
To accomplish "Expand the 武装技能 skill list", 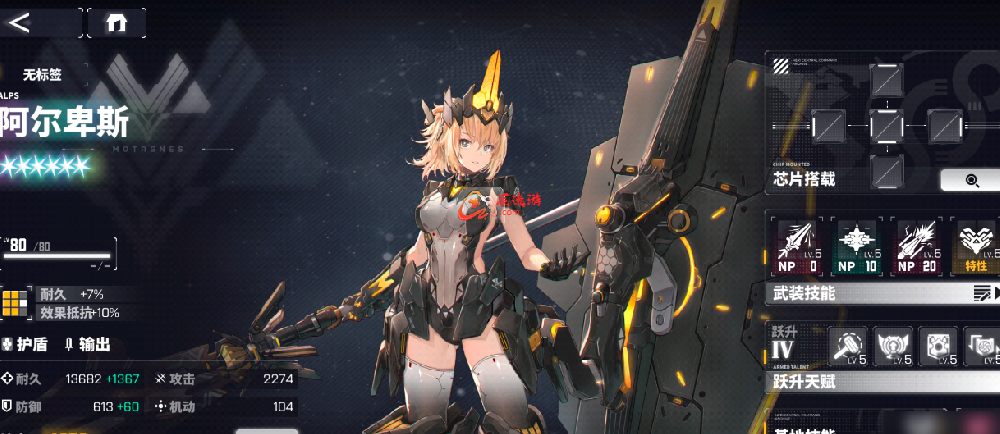I will click(983, 293).
